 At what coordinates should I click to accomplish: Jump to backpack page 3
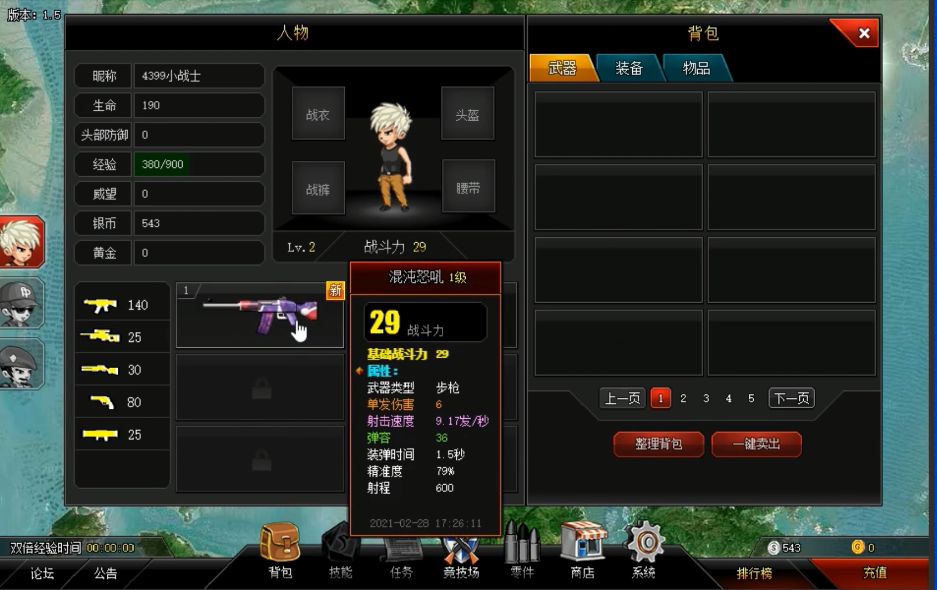pyautogui.click(x=706, y=398)
